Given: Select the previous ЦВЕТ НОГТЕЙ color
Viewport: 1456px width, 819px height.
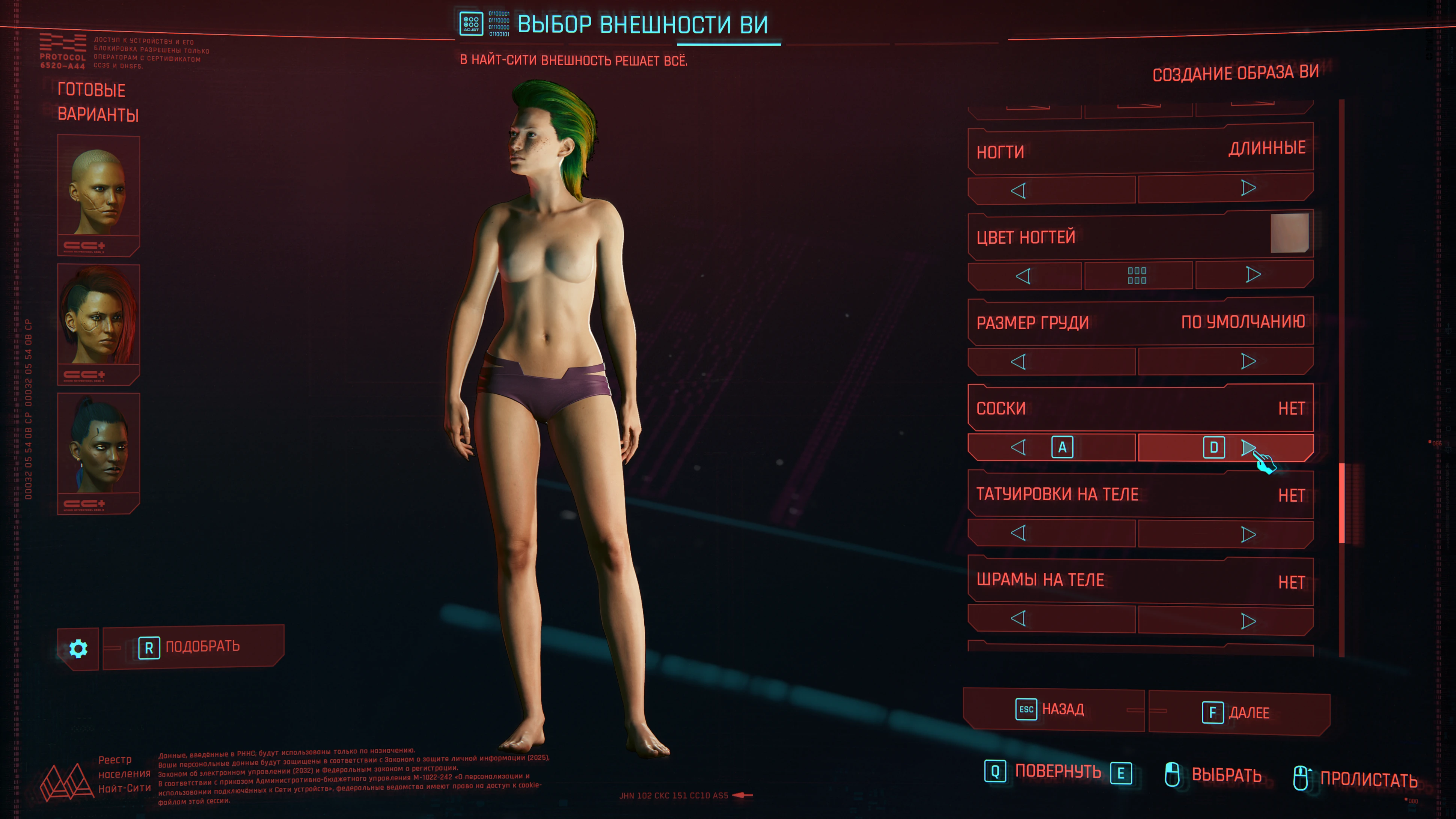Looking at the screenshot, I should pos(1023,276).
